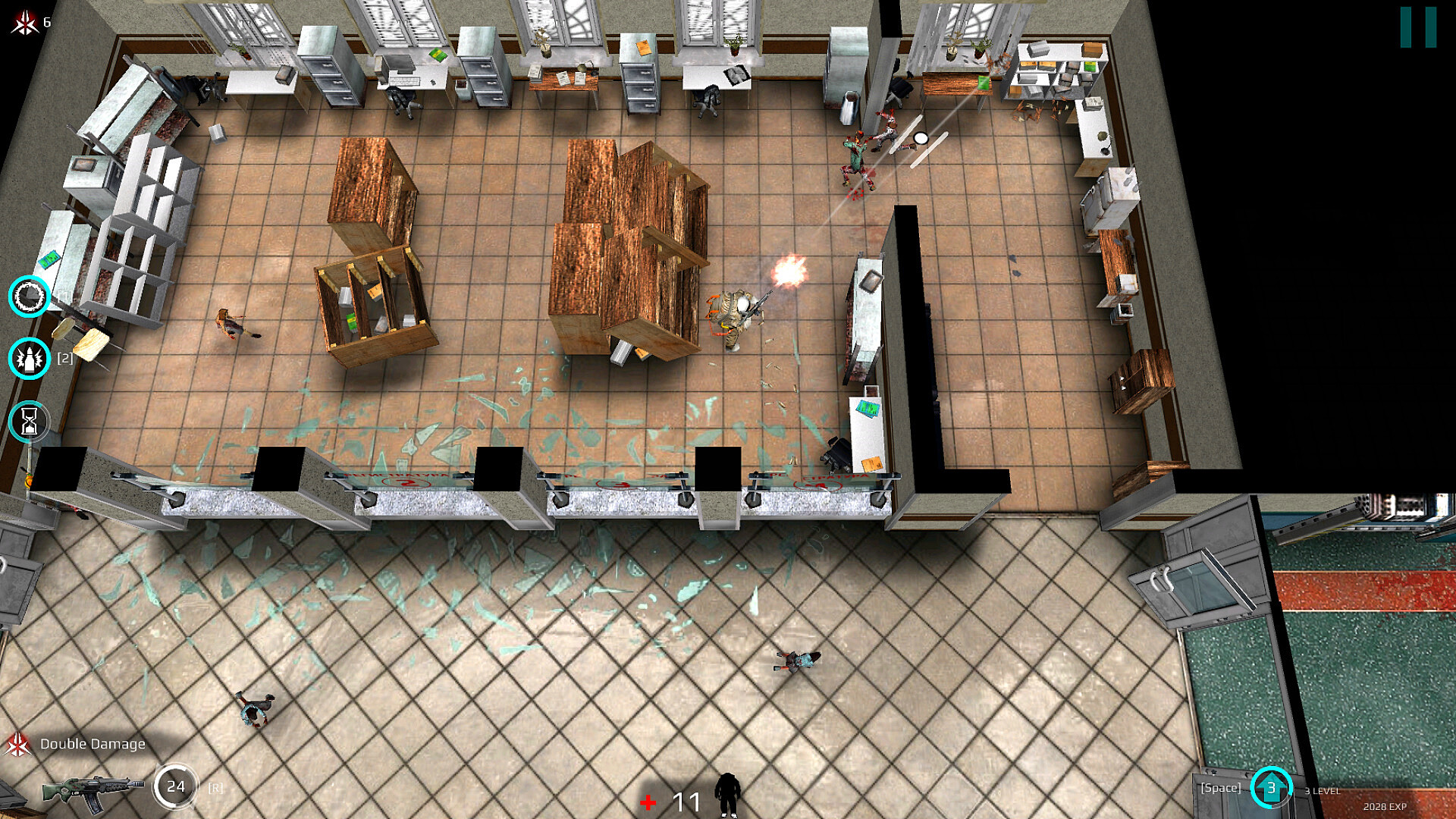Image resolution: width=1456 pixels, height=819 pixels.
Task: Click the Double Damage buff icon
Action: tap(18, 745)
